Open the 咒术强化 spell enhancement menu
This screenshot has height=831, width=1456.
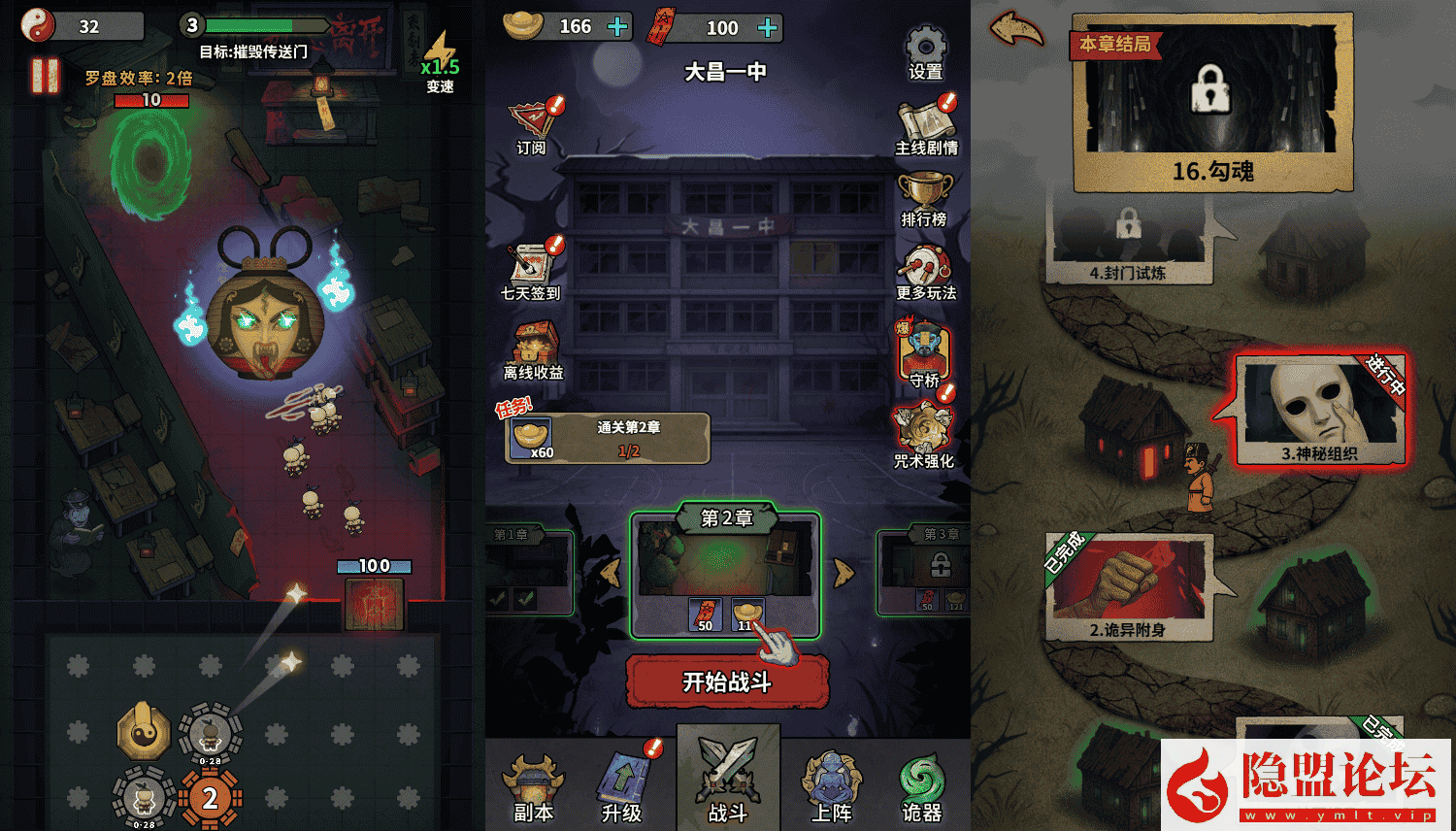click(923, 427)
